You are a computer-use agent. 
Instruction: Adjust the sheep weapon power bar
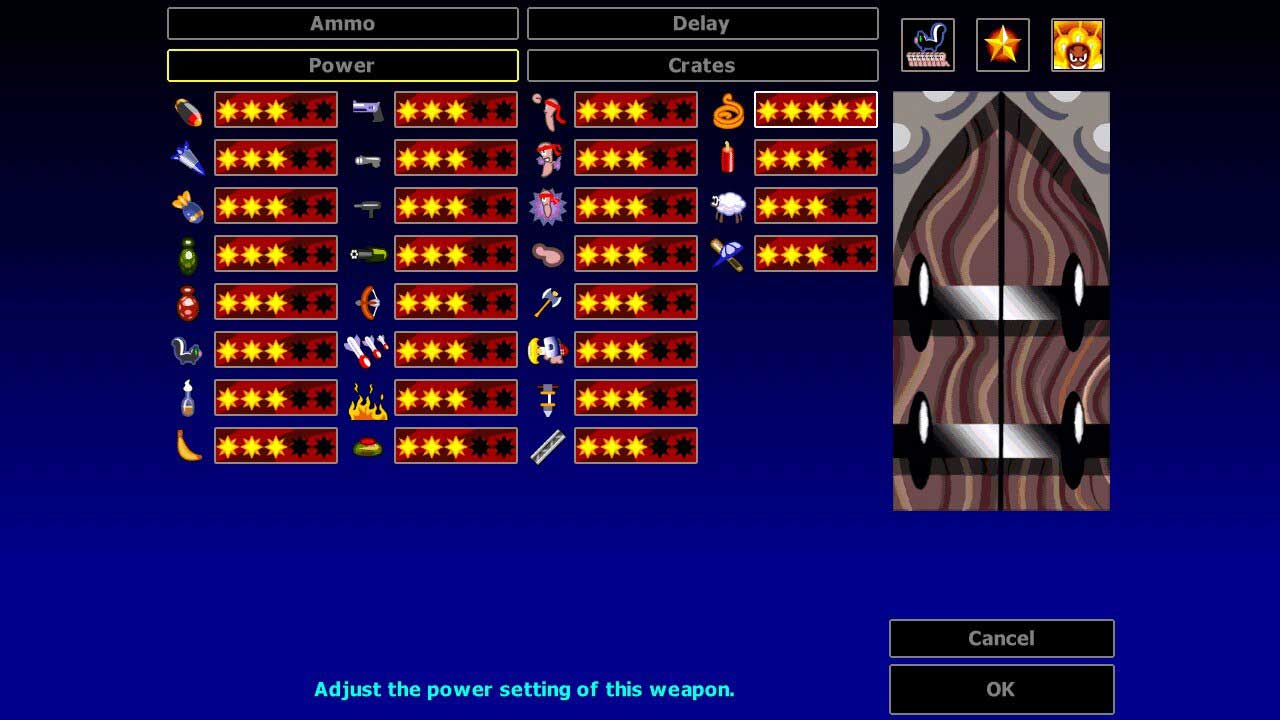(x=816, y=206)
